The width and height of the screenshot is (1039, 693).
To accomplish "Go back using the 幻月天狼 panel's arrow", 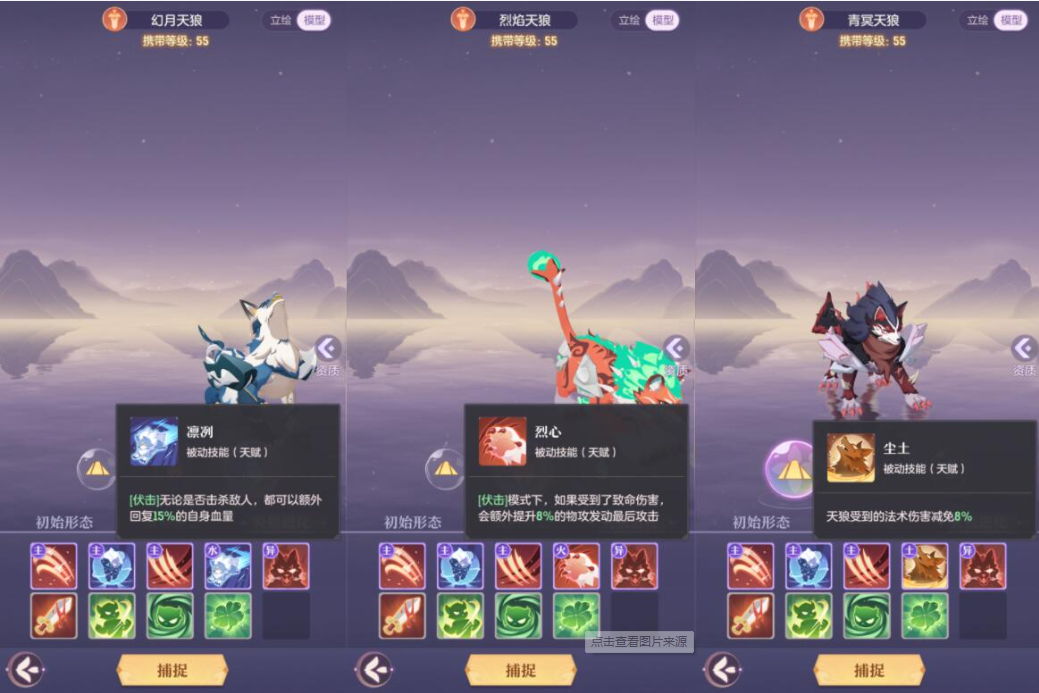I will click(x=26, y=669).
